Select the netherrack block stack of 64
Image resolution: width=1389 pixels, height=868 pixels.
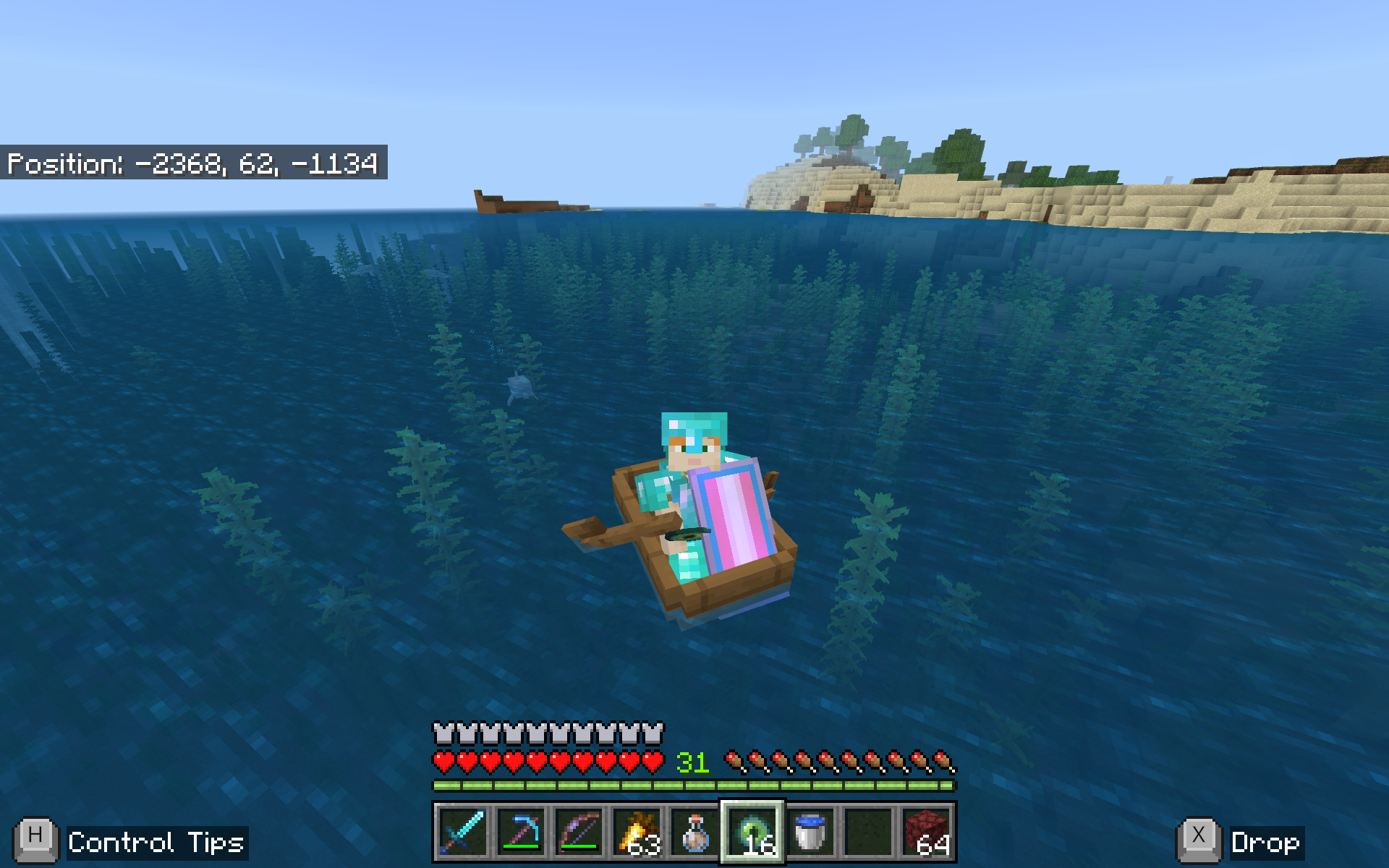pyautogui.click(x=927, y=832)
